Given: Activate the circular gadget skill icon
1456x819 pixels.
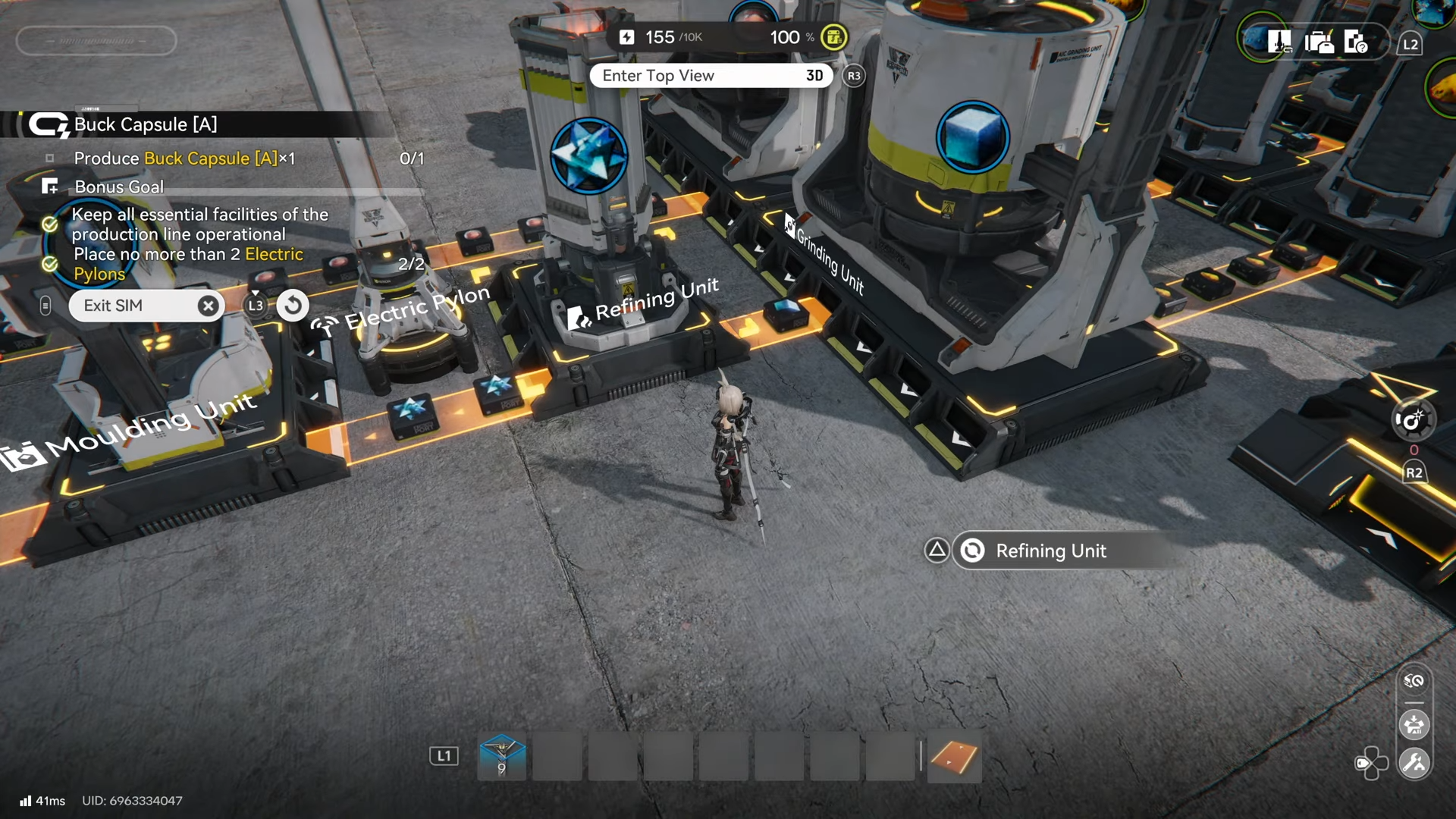Looking at the screenshot, I should click(x=1413, y=420).
